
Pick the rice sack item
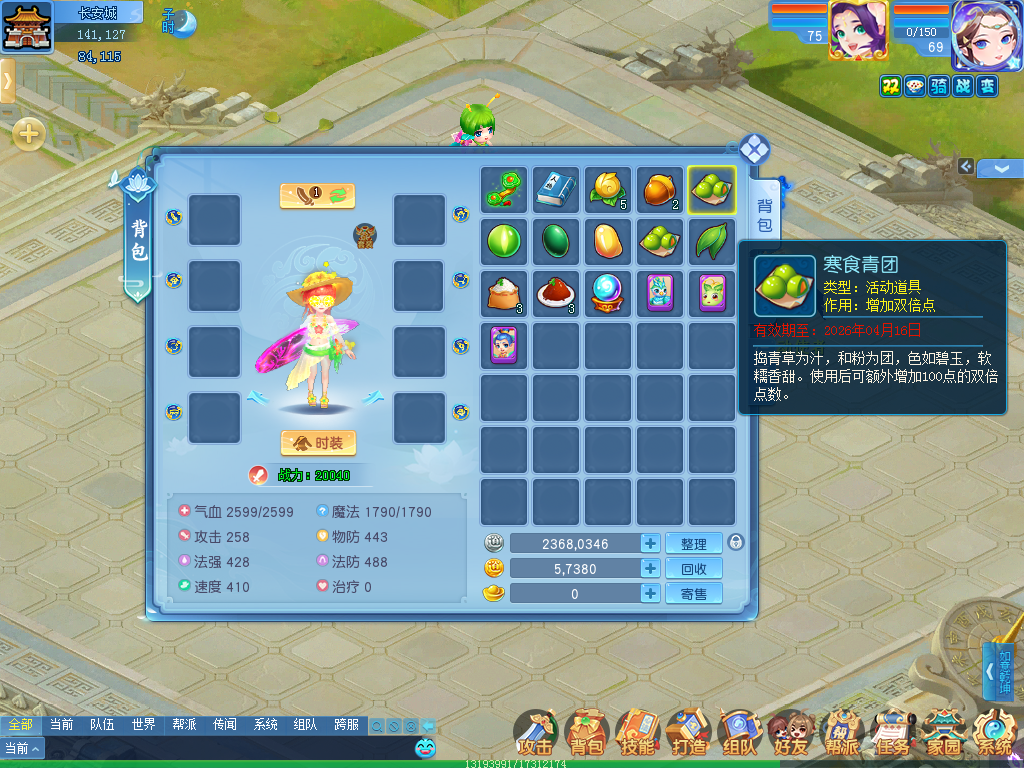coord(505,293)
